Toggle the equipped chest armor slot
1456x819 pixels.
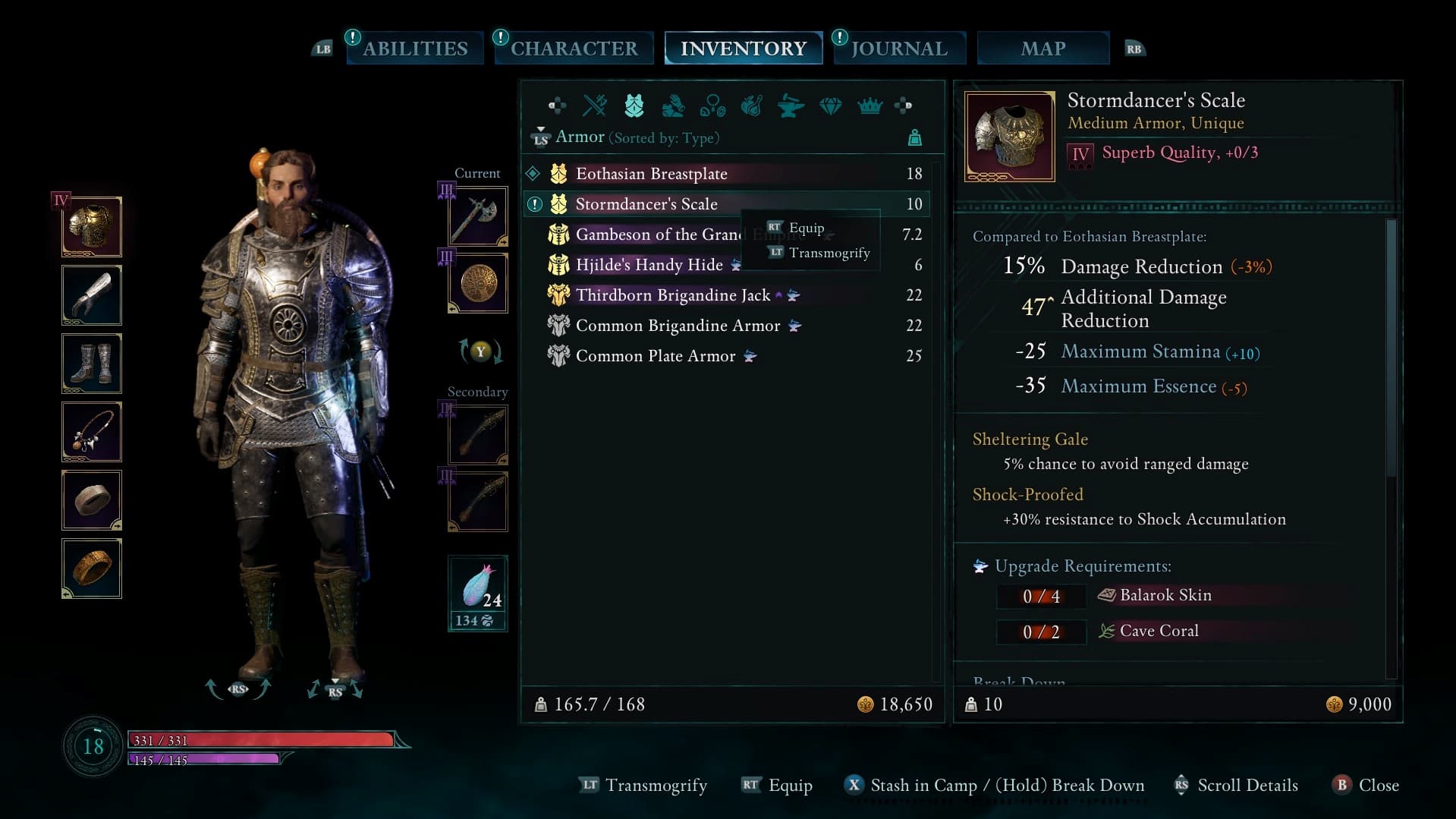[91, 226]
